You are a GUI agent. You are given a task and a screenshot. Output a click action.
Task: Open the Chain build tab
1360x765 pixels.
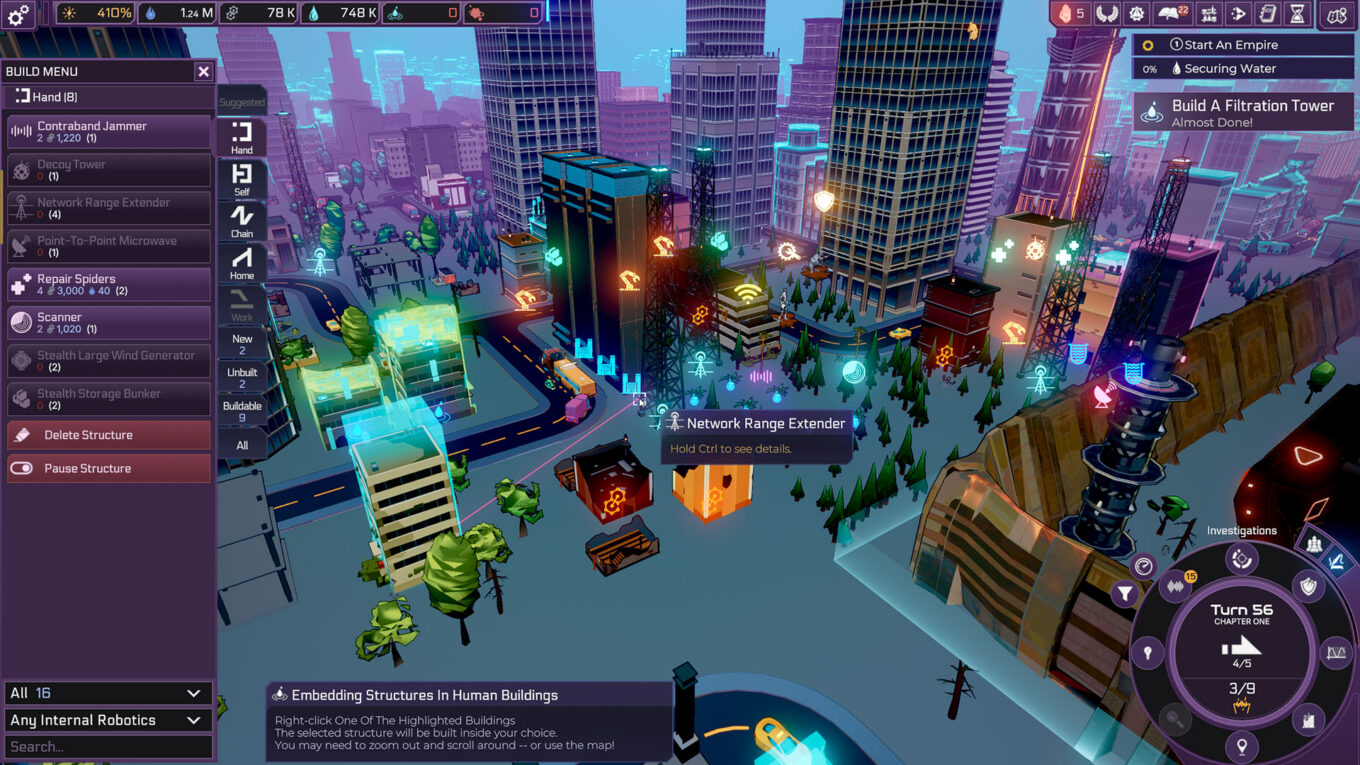[242, 221]
